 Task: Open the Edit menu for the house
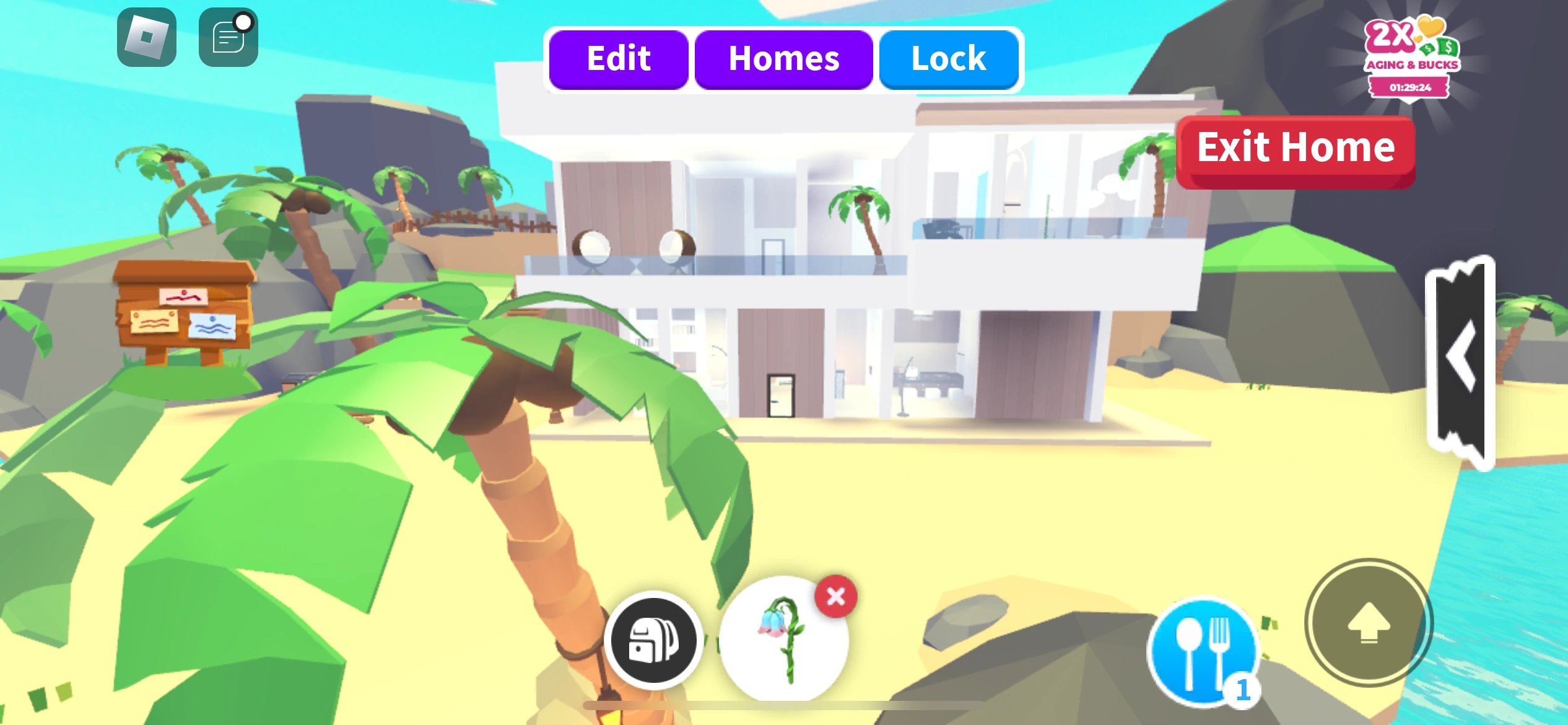click(618, 59)
